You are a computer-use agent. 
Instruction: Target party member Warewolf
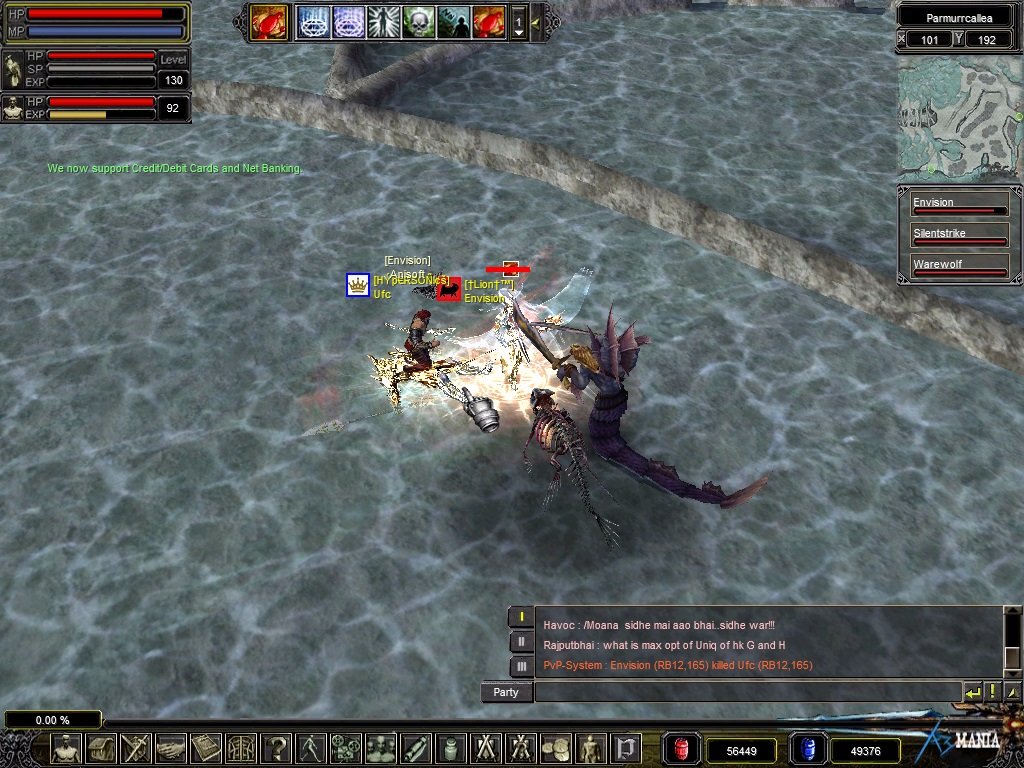click(959, 267)
